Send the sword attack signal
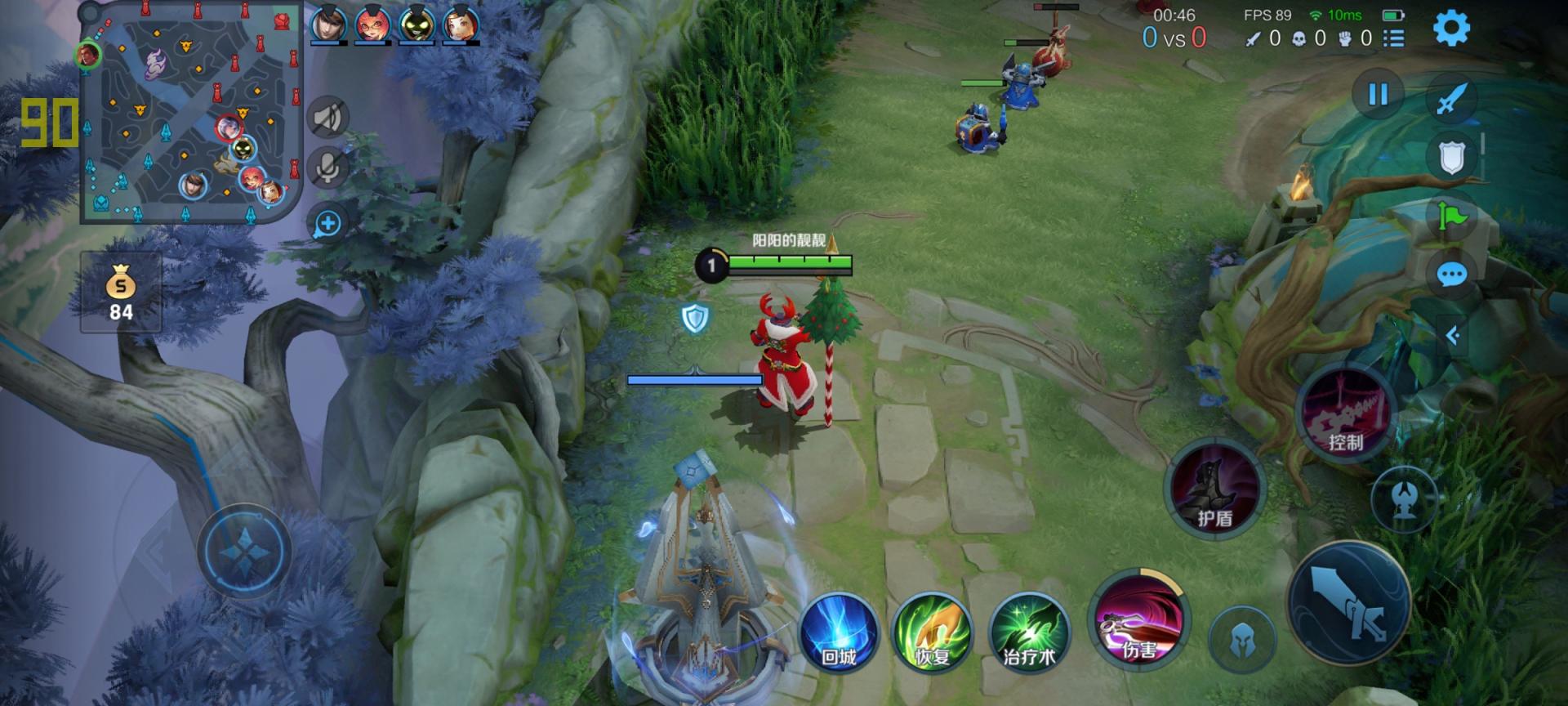The height and width of the screenshot is (706, 1568). click(1451, 100)
